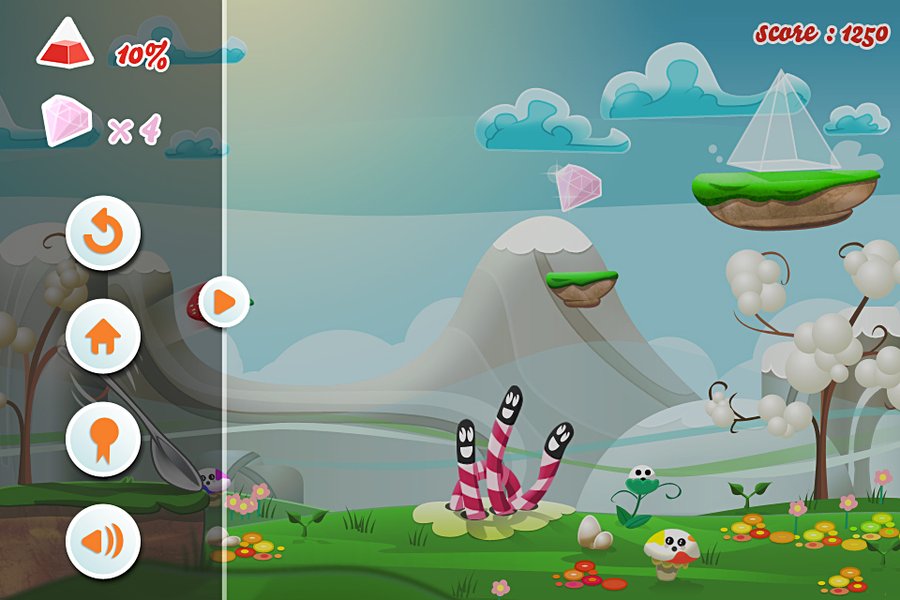Image resolution: width=900 pixels, height=600 pixels.
Task: Return to the home menu
Action: (103, 337)
